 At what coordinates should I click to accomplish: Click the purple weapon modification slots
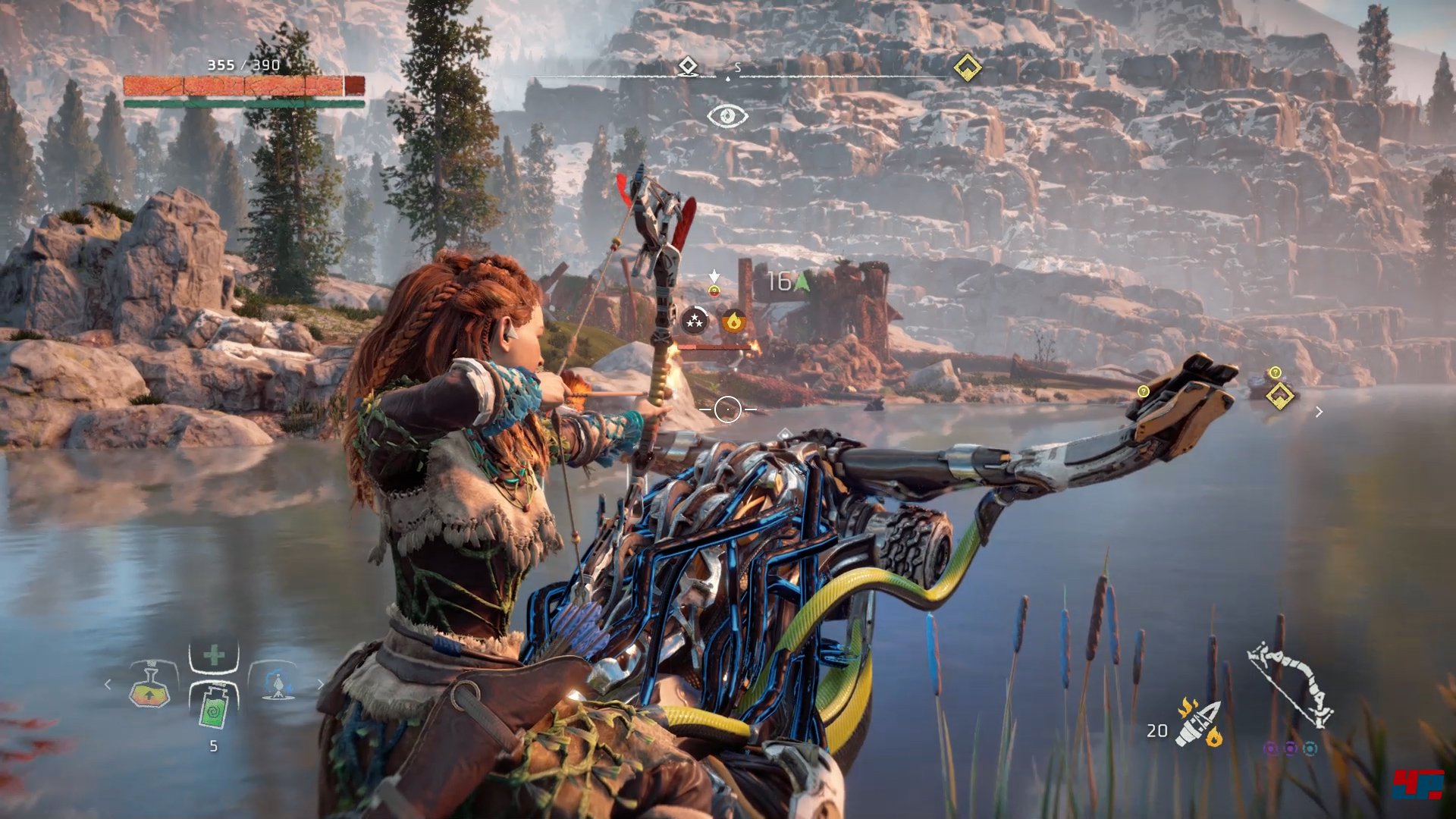[1290, 749]
